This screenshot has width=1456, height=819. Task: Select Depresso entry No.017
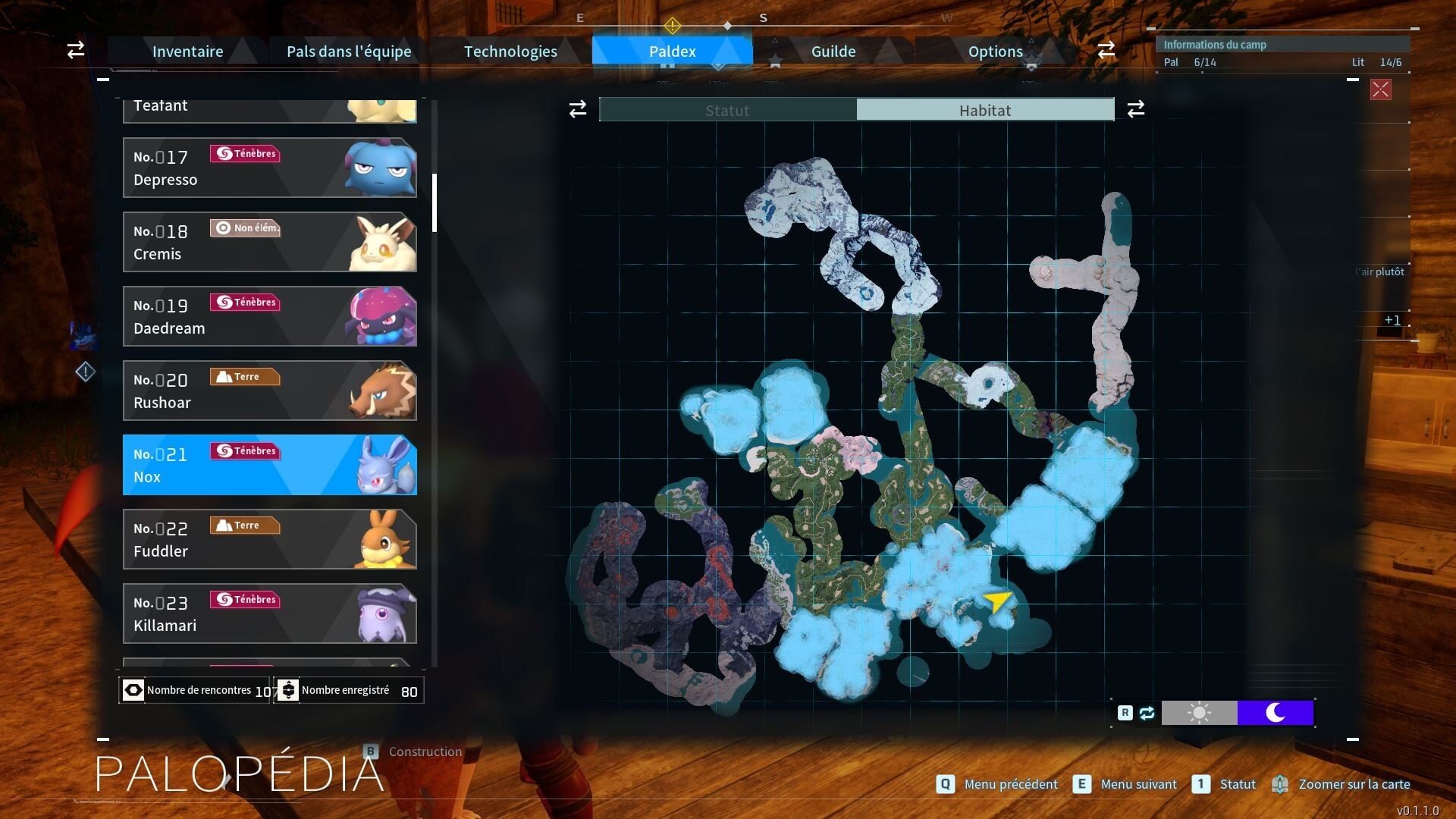(x=269, y=168)
